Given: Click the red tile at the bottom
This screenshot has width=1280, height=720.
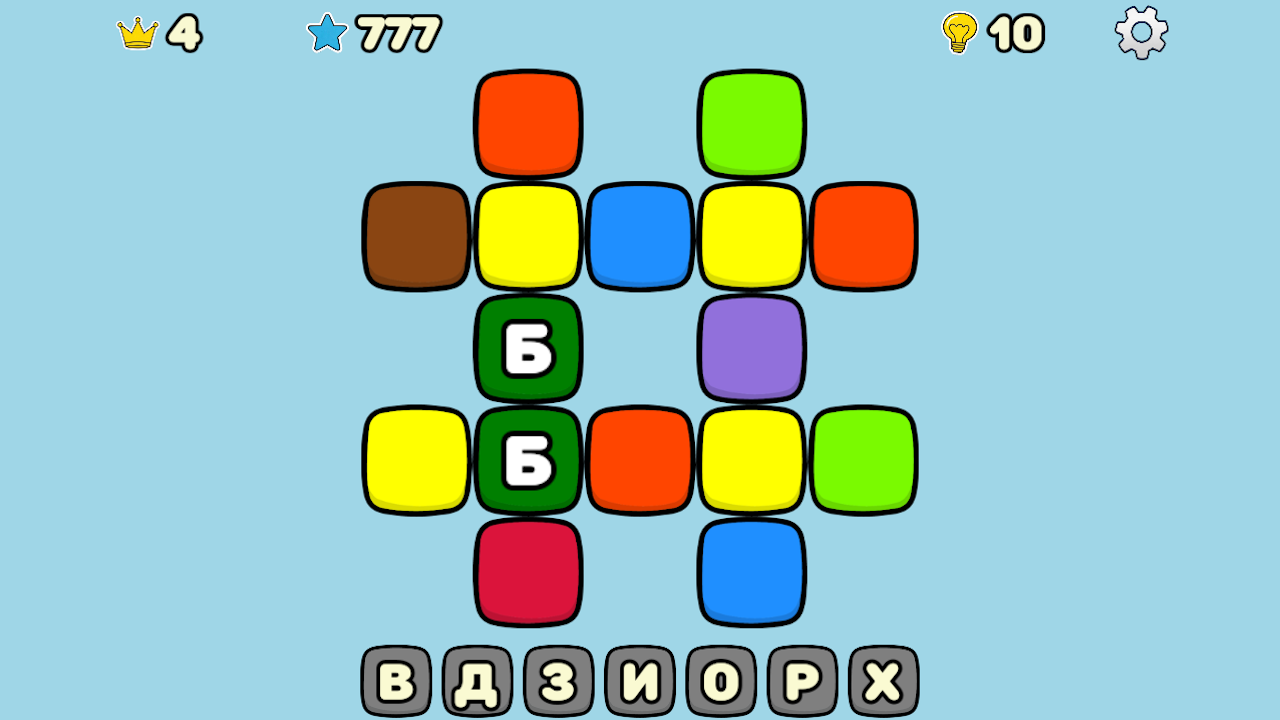Looking at the screenshot, I should [x=527, y=572].
